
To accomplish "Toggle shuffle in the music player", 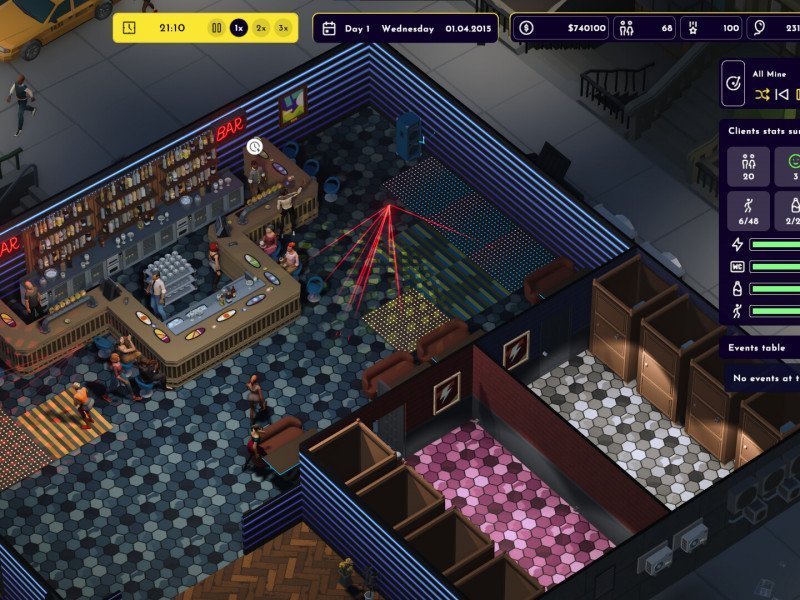I will pyautogui.click(x=763, y=95).
